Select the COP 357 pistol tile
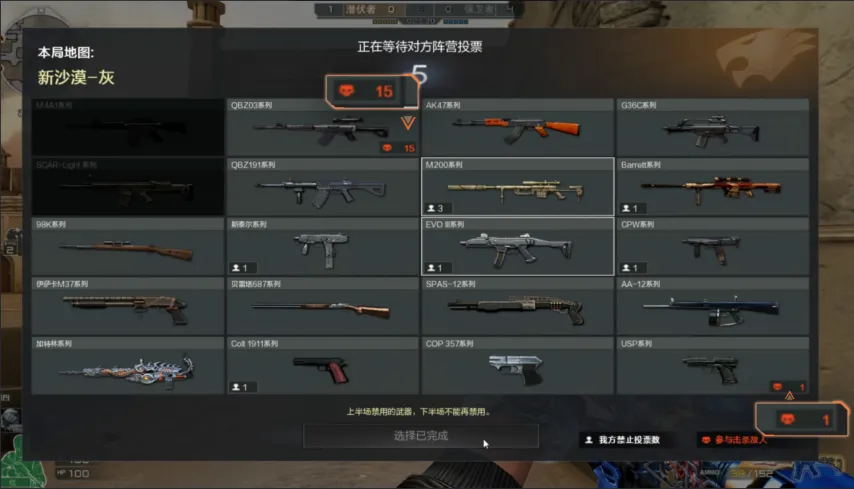 (517, 365)
